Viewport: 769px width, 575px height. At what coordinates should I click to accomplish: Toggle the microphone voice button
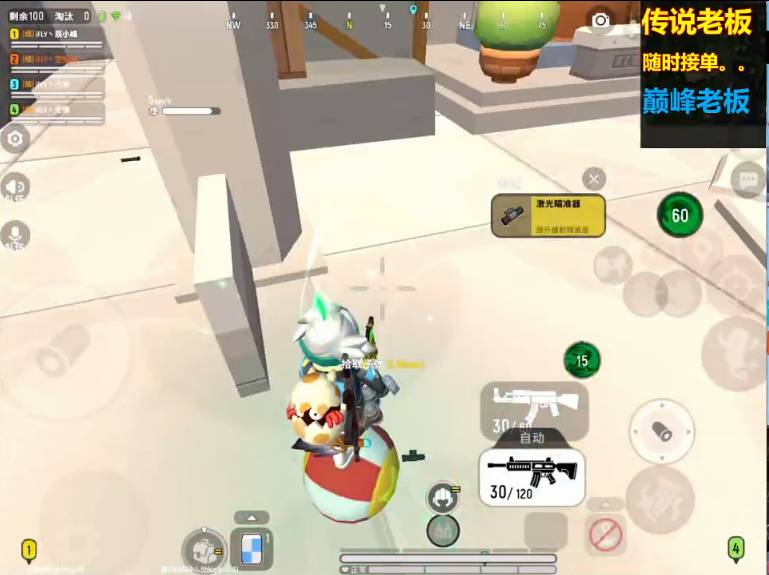coord(15,235)
